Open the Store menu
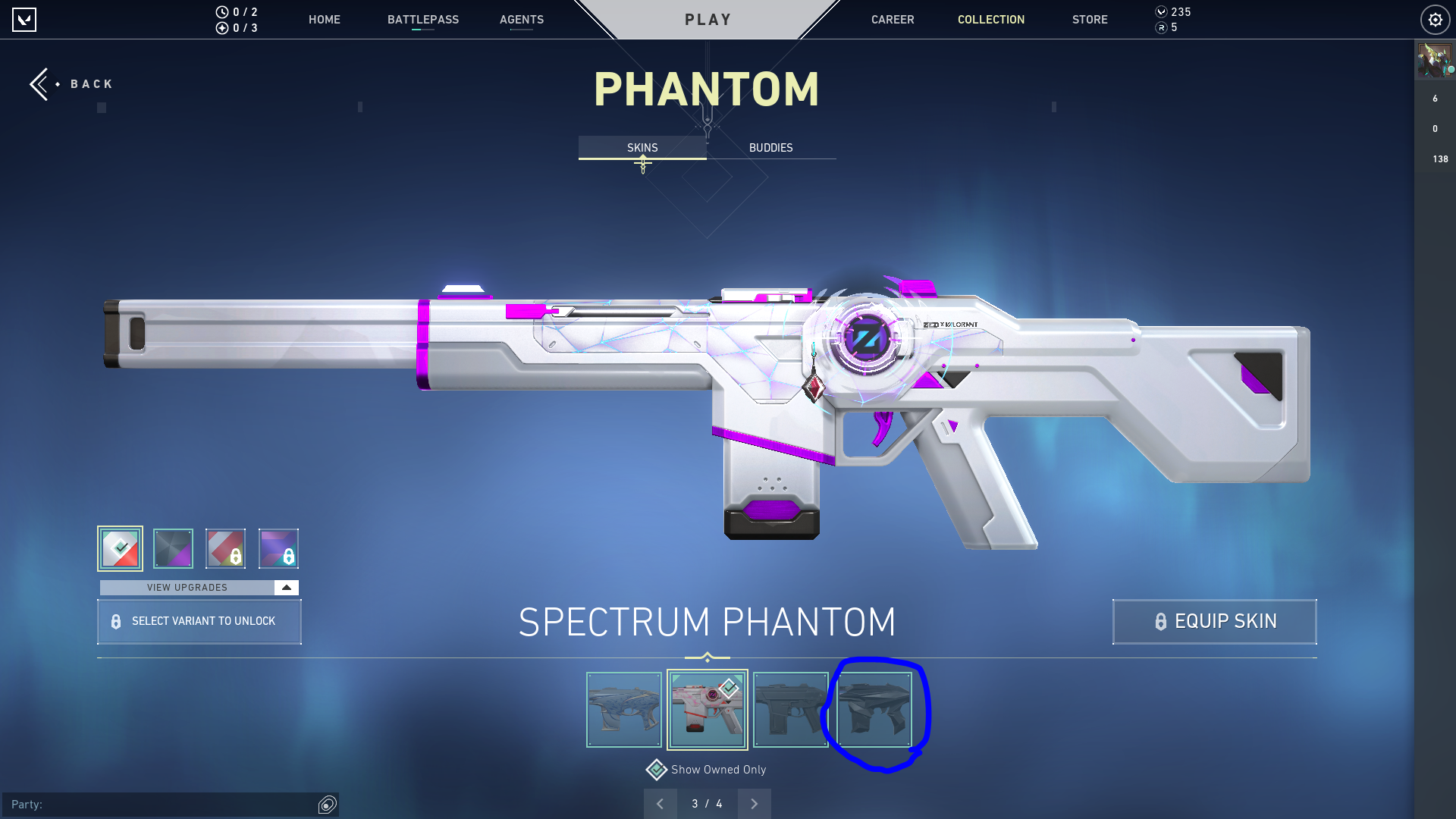This screenshot has height=819, width=1456. 1090,20
